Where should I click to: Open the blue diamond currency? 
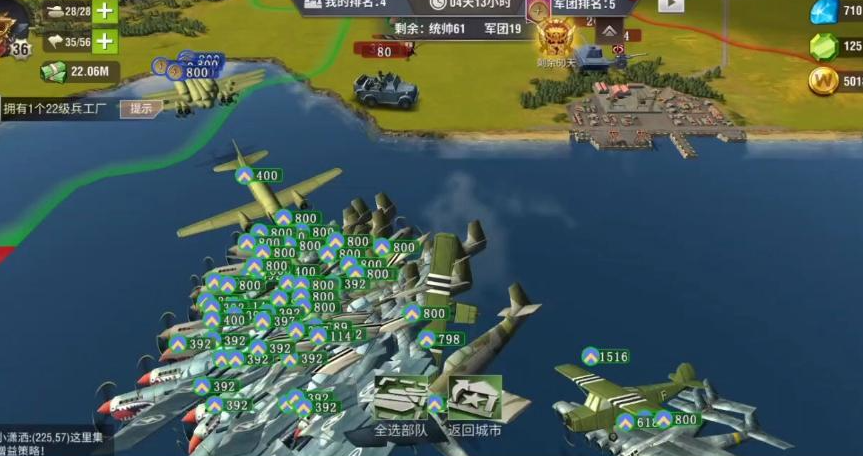coord(825,11)
